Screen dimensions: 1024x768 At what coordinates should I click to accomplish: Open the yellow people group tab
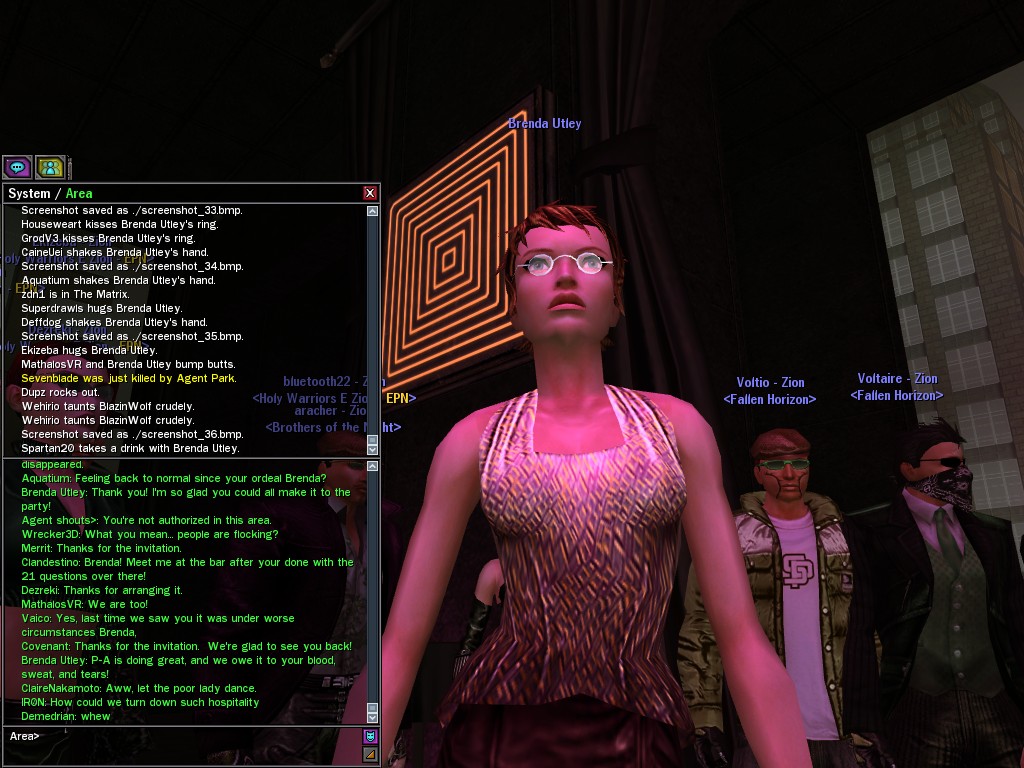[x=50, y=167]
